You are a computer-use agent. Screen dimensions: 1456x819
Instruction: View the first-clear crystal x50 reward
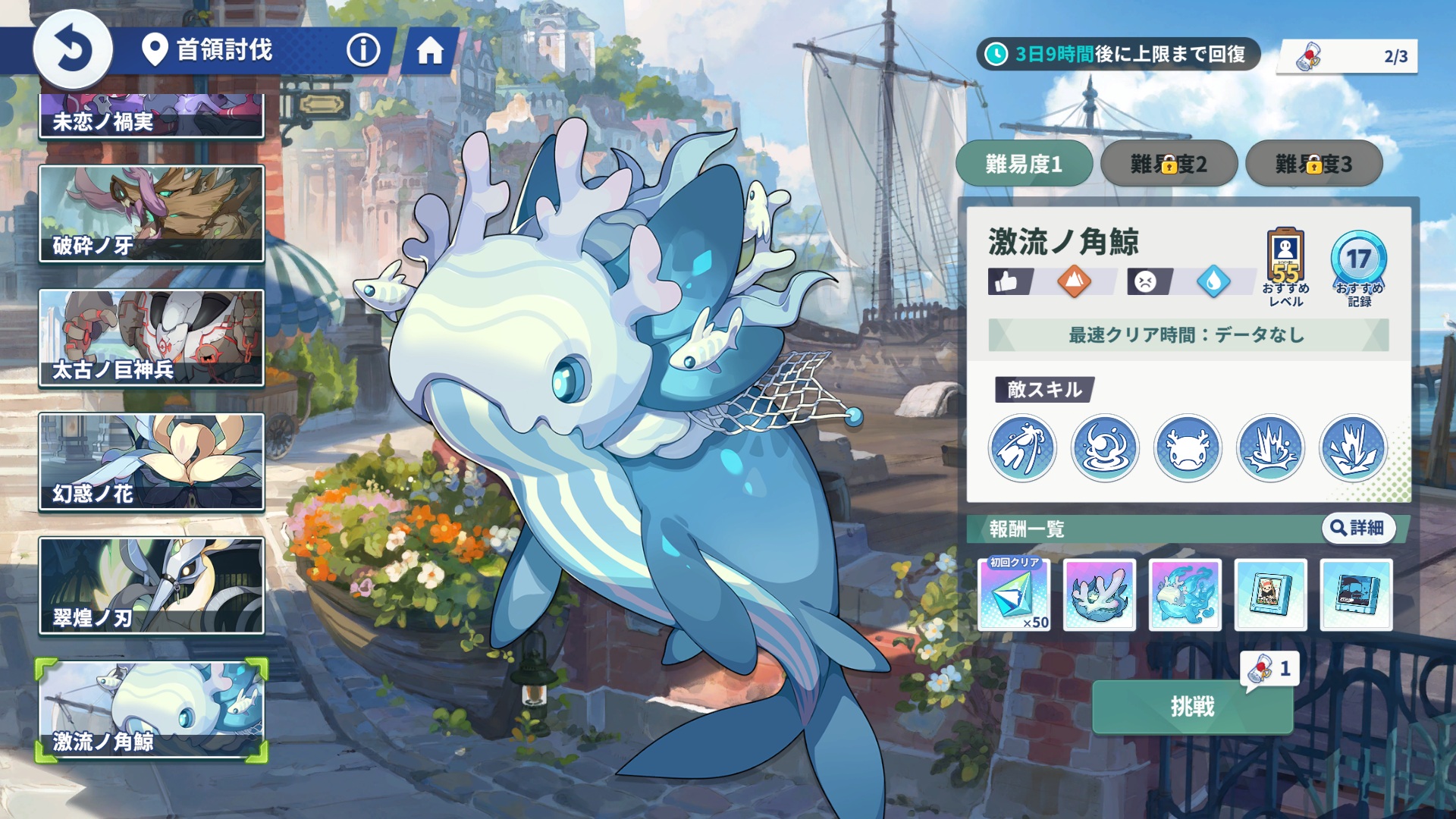[x=1014, y=595]
